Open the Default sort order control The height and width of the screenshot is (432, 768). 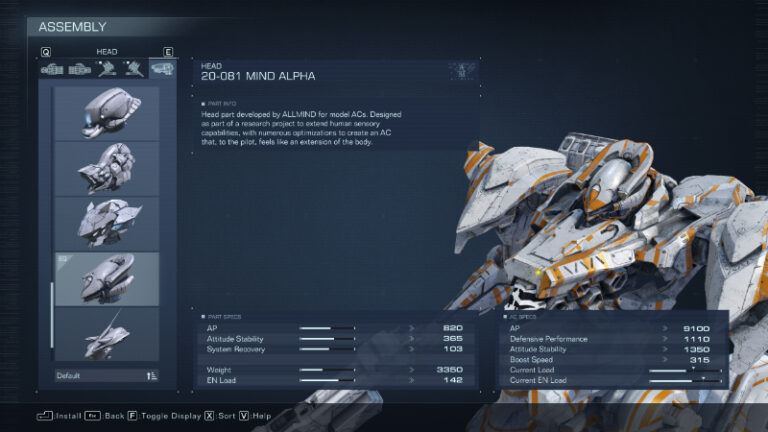pyautogui.click(x=106, y=376)
